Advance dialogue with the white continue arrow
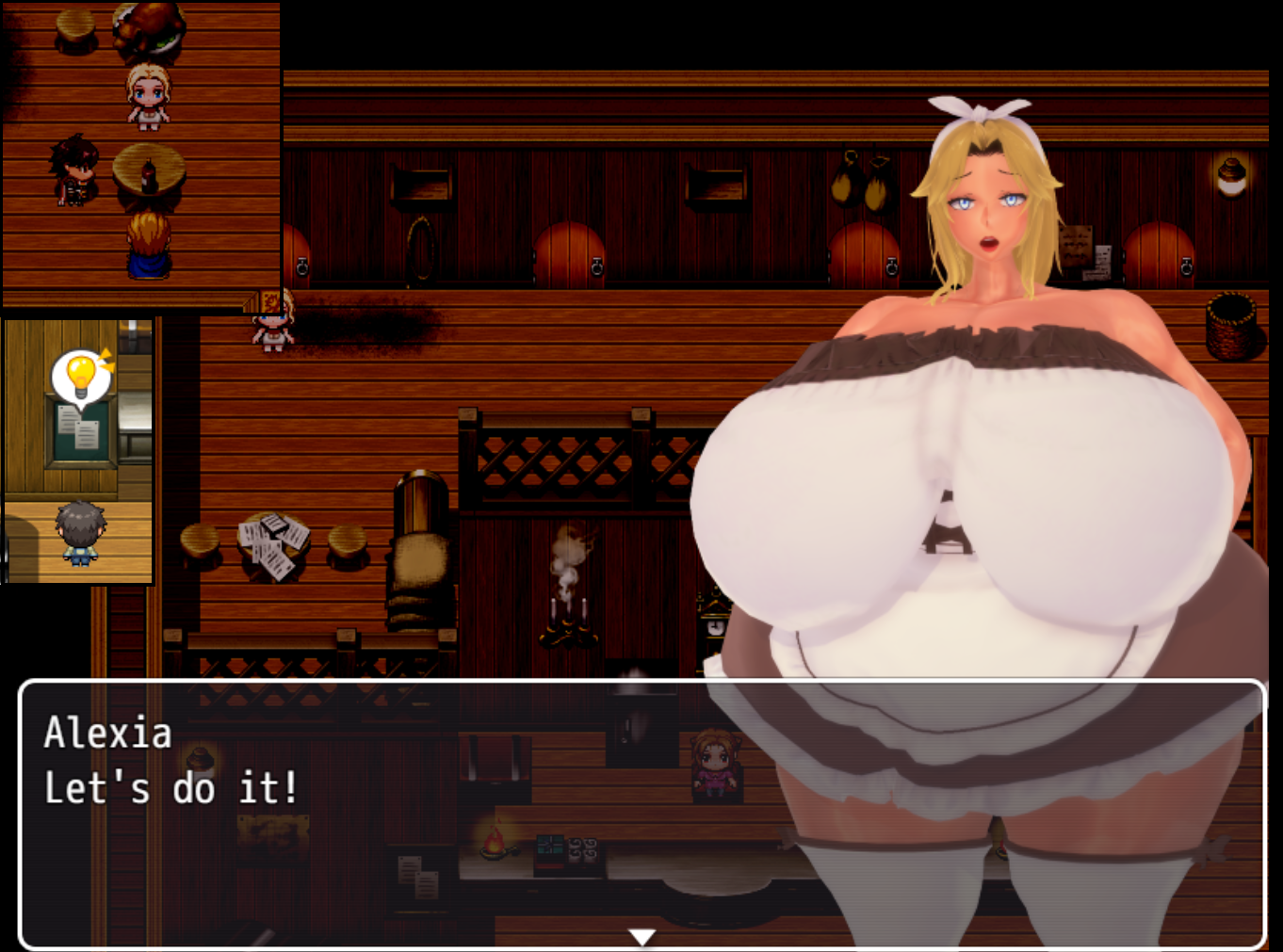The width and height of the screenshot is (1283, 952). pos(641,936)
